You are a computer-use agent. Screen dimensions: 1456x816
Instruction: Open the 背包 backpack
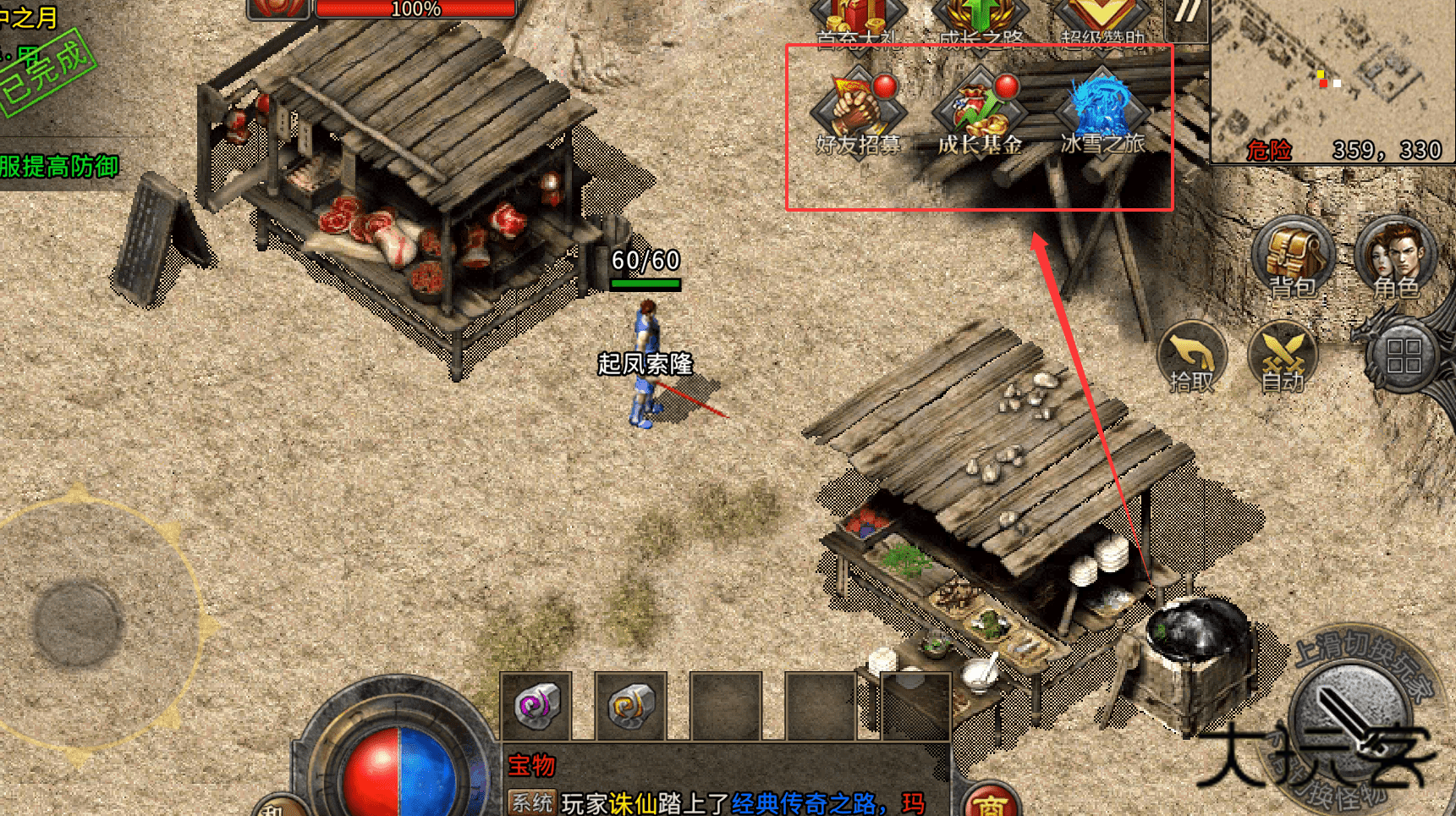click(1292, 258)
